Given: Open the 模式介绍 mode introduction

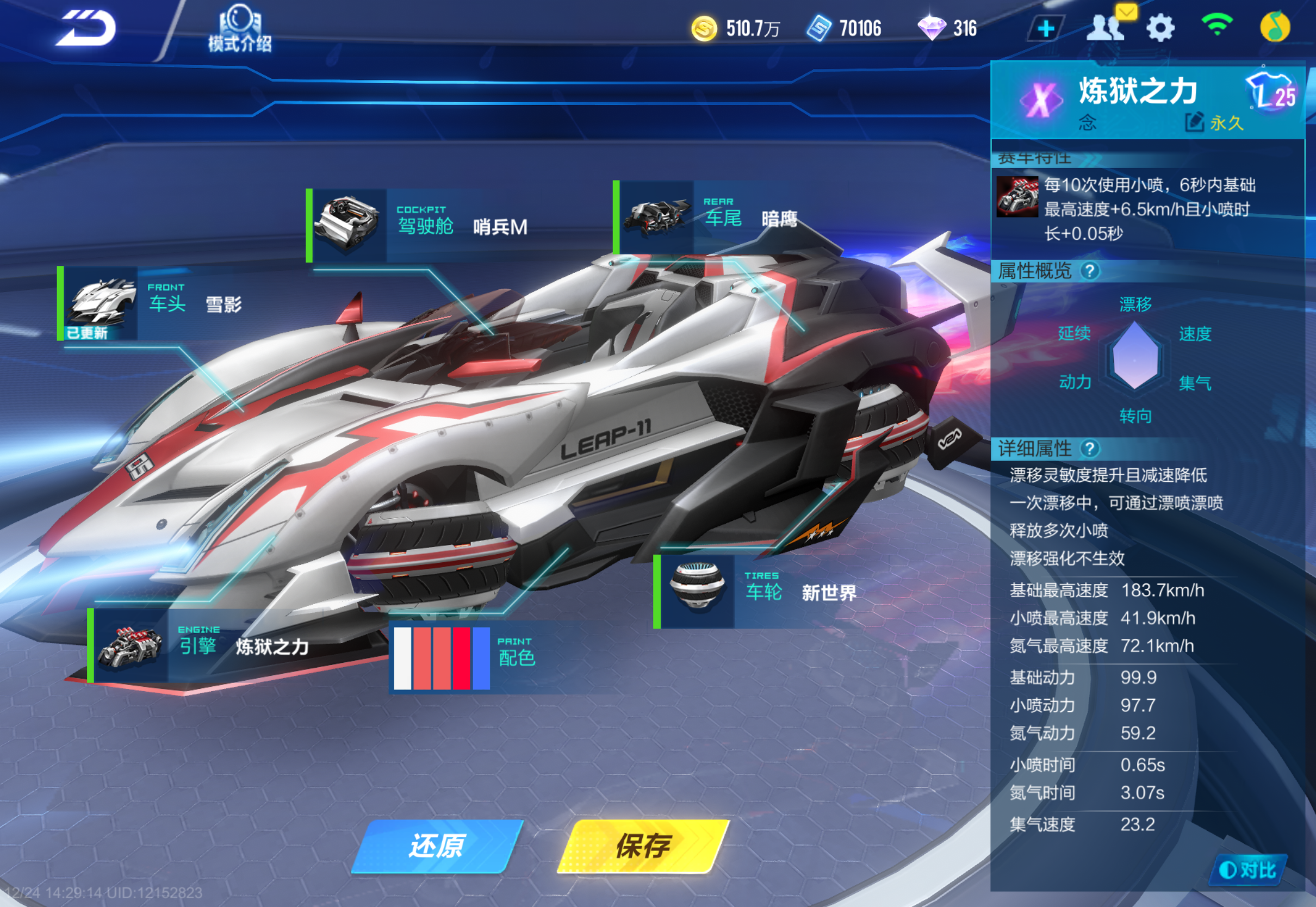Looking at the screenshot, I should point(239,29).
